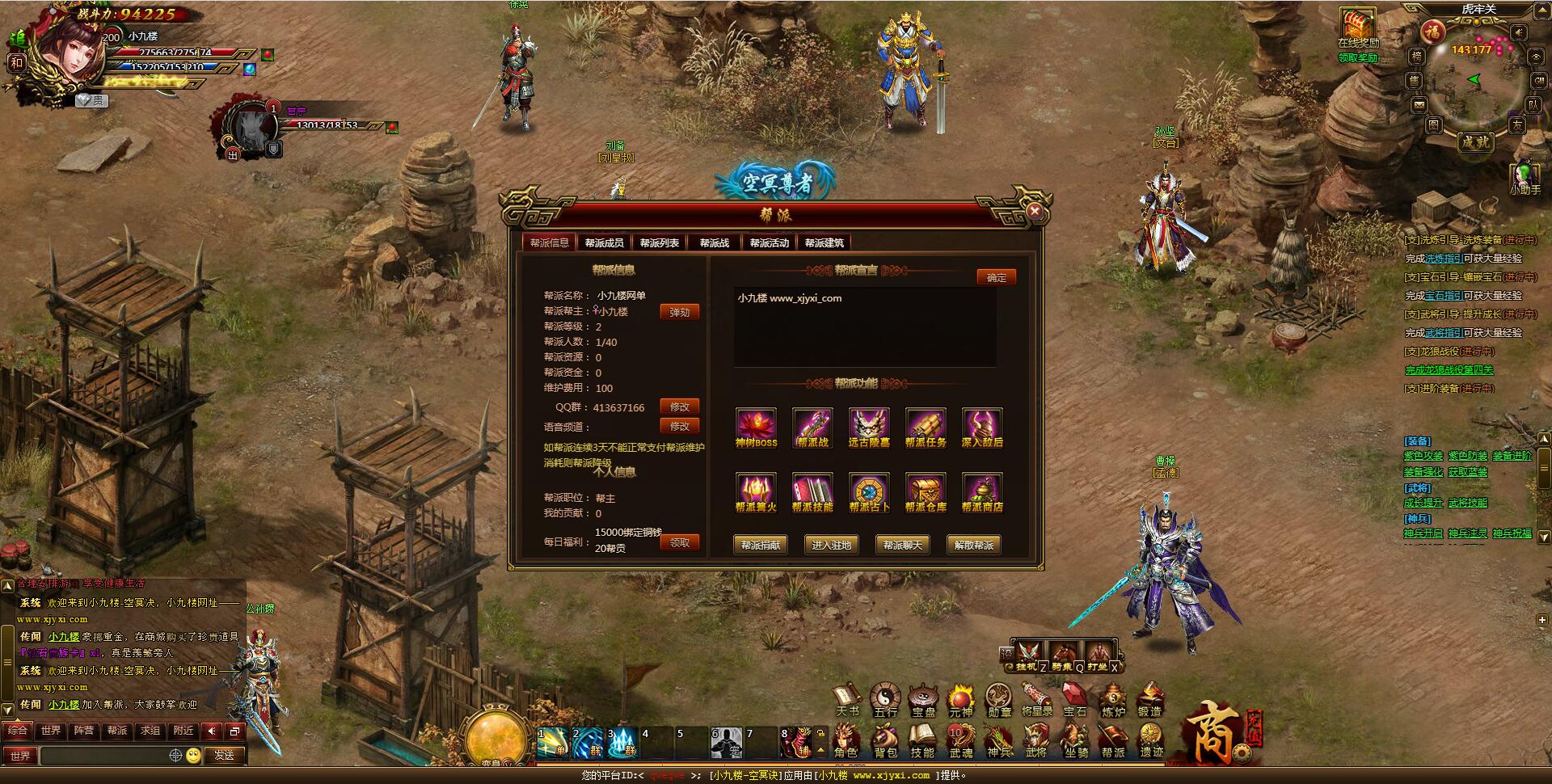Open the 小助手 helper icon
Screen dimensions: 1552x784
[x=1525, y=176]
